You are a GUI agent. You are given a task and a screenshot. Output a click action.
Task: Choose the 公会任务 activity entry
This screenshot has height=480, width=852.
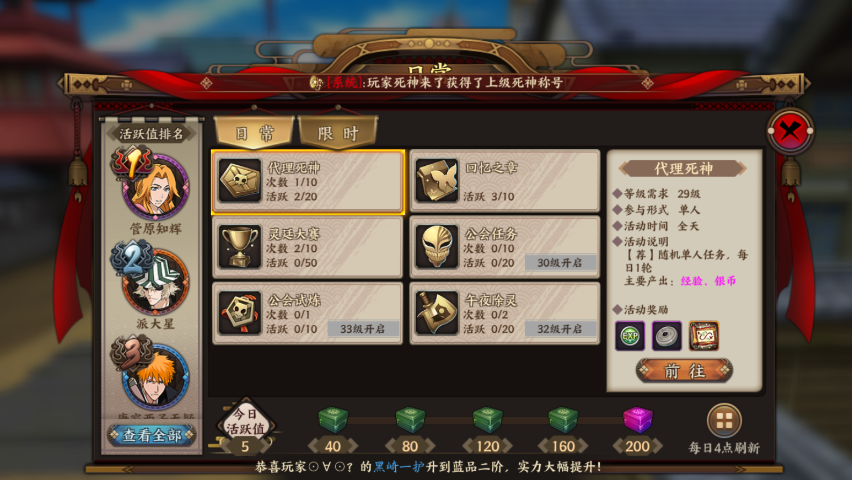coord(505,247)
